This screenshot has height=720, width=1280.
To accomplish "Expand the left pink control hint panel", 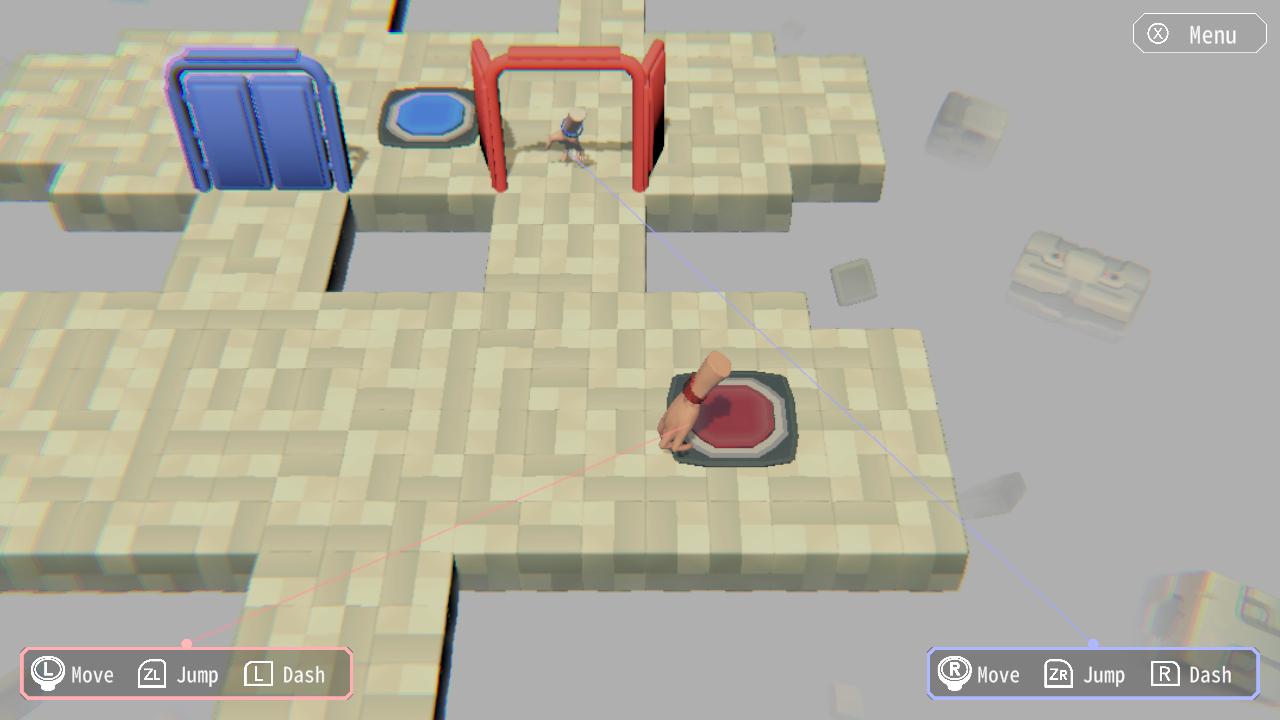I will coord(185,673).
